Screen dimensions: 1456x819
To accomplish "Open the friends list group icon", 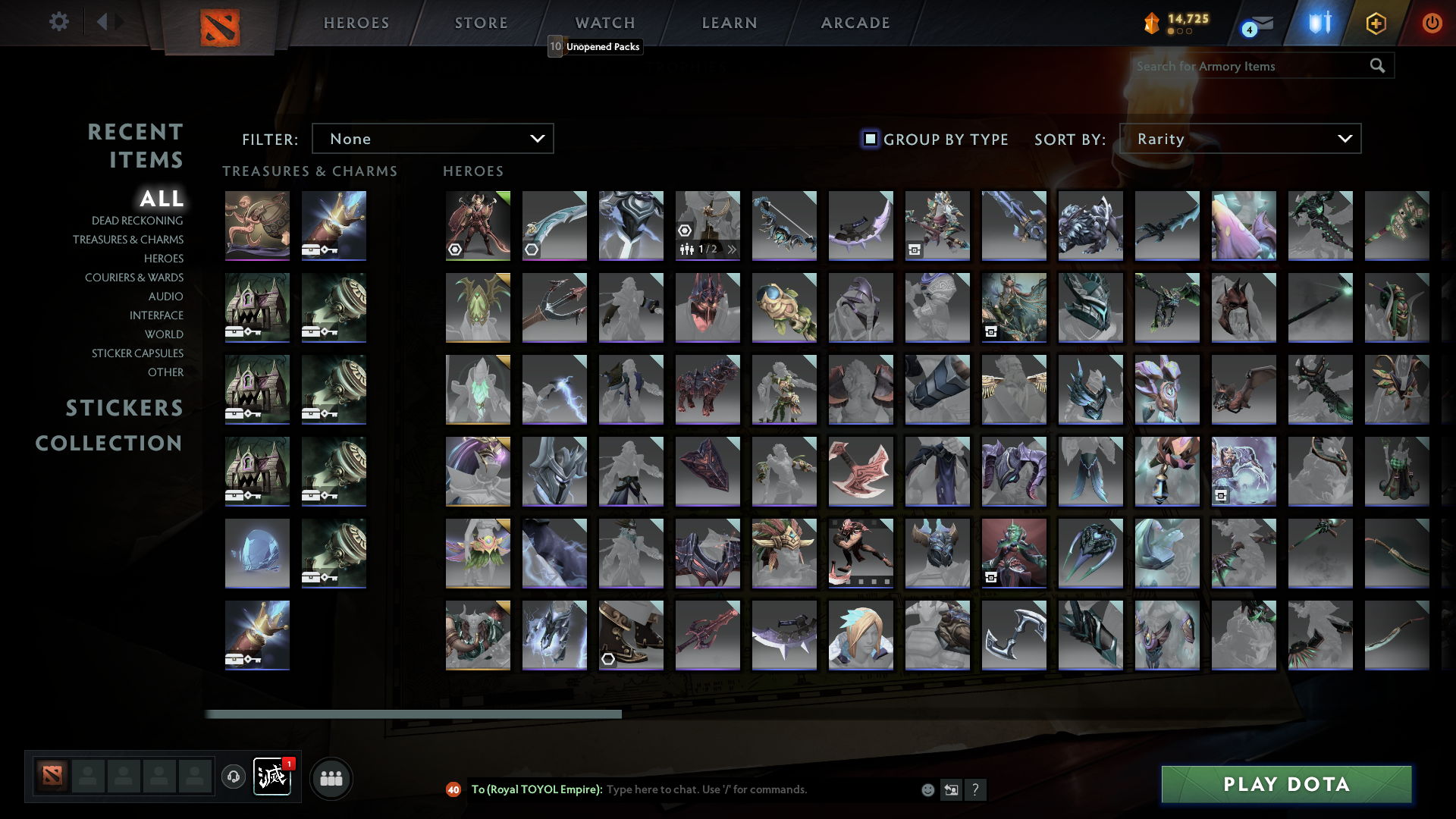I will point(331,777).
